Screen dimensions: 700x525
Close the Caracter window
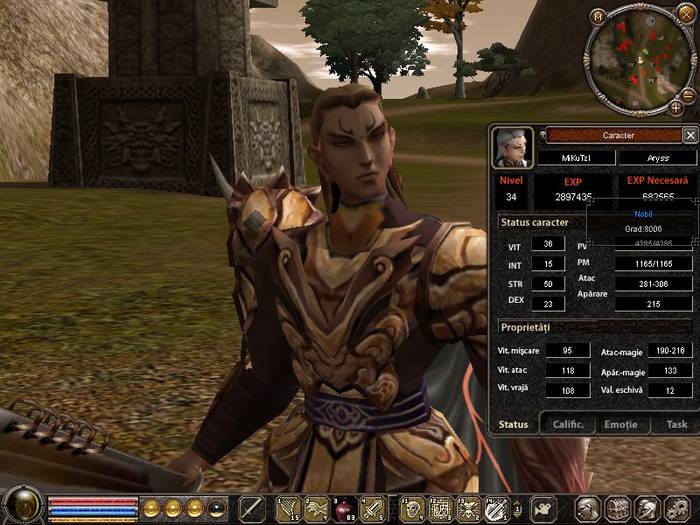click(x=689, y=135)
